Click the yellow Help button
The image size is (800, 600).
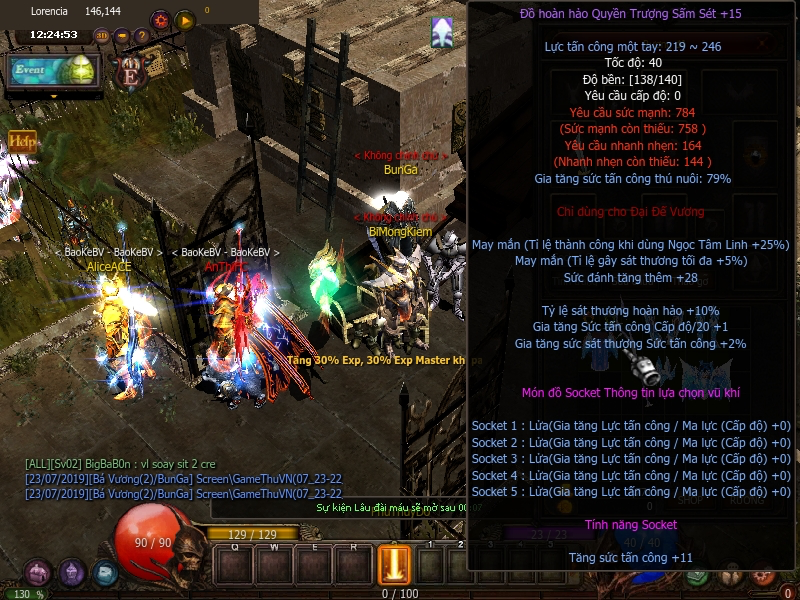(22, 142)
